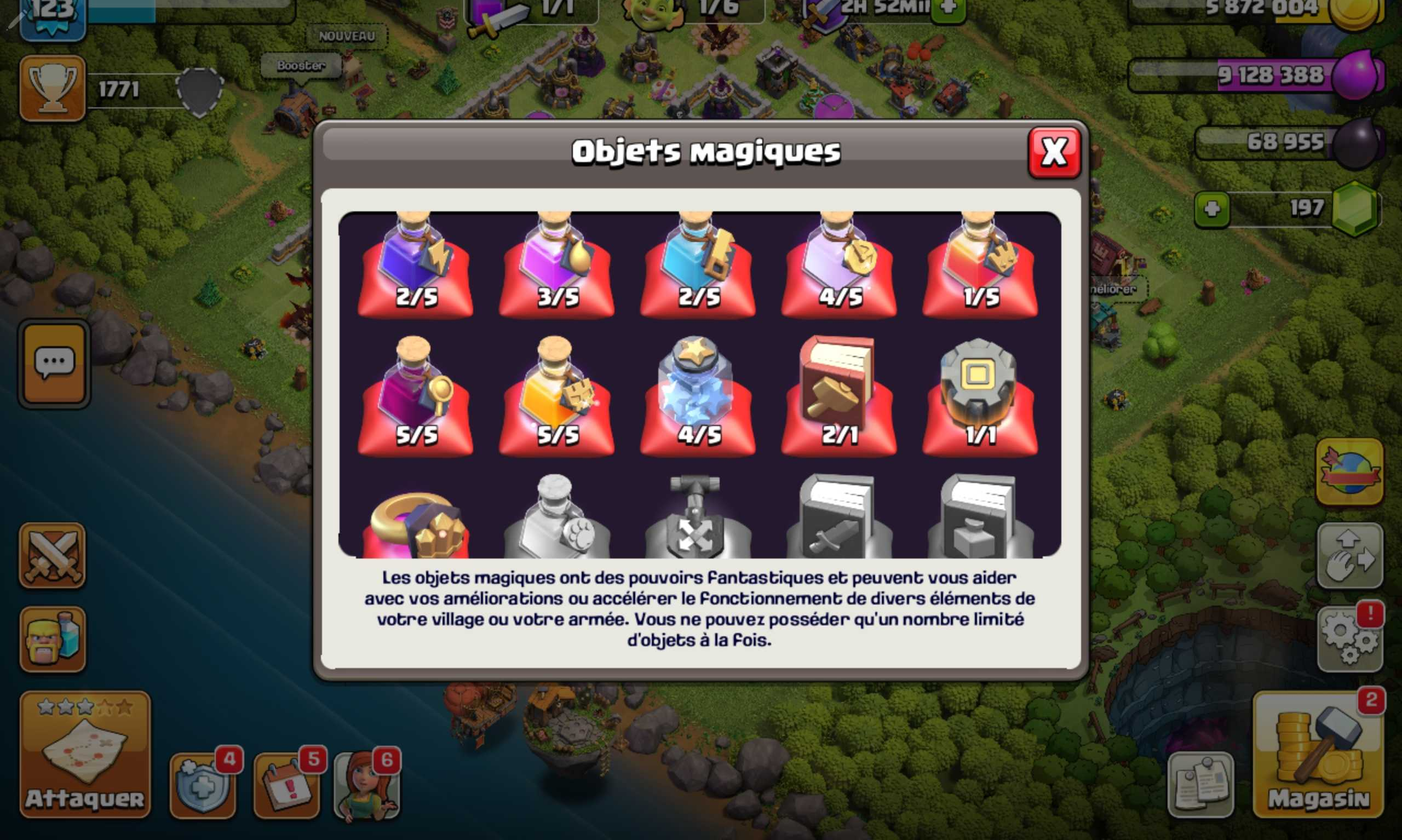Close the Objets Magiques window

point(1054,153)
